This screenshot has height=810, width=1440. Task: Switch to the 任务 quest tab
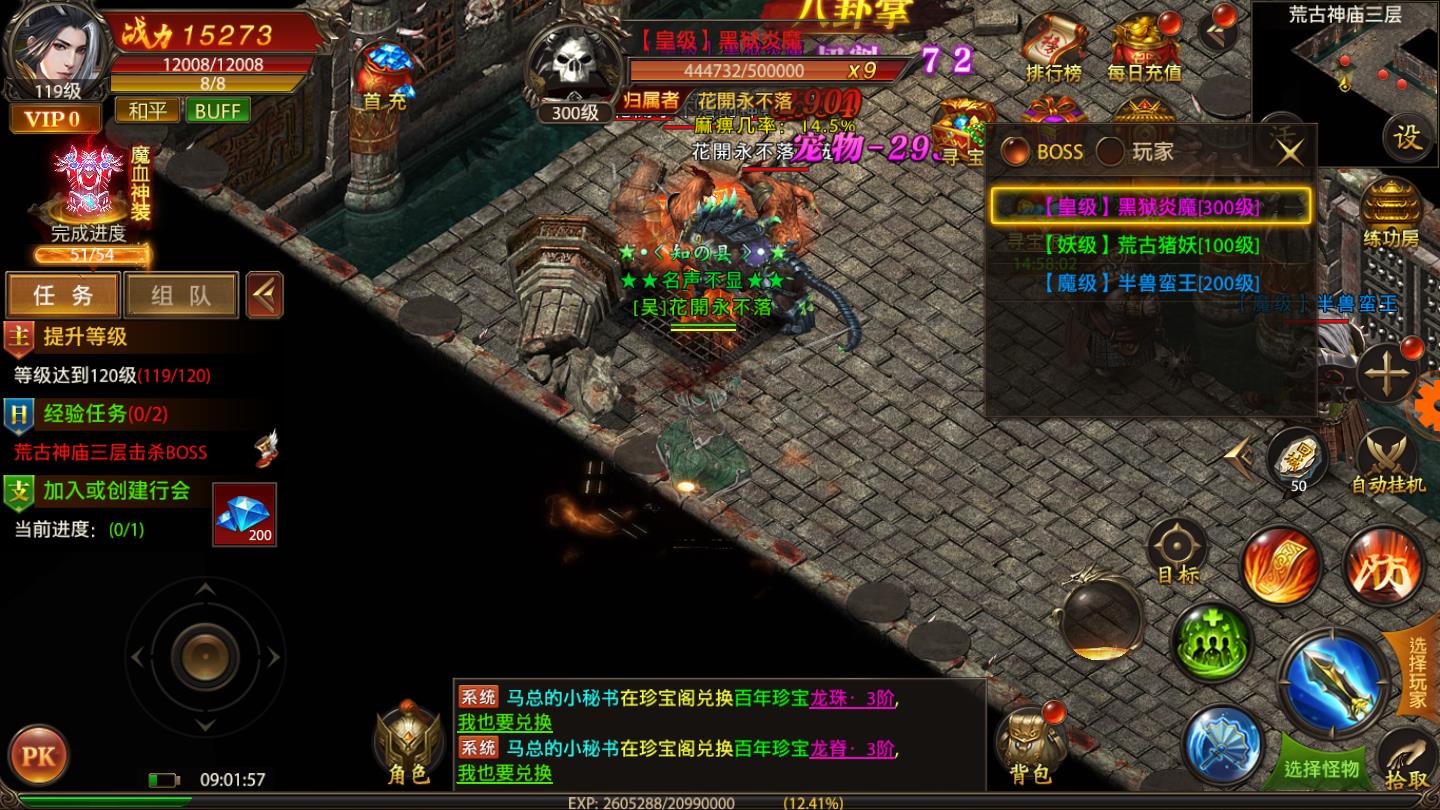62,295
